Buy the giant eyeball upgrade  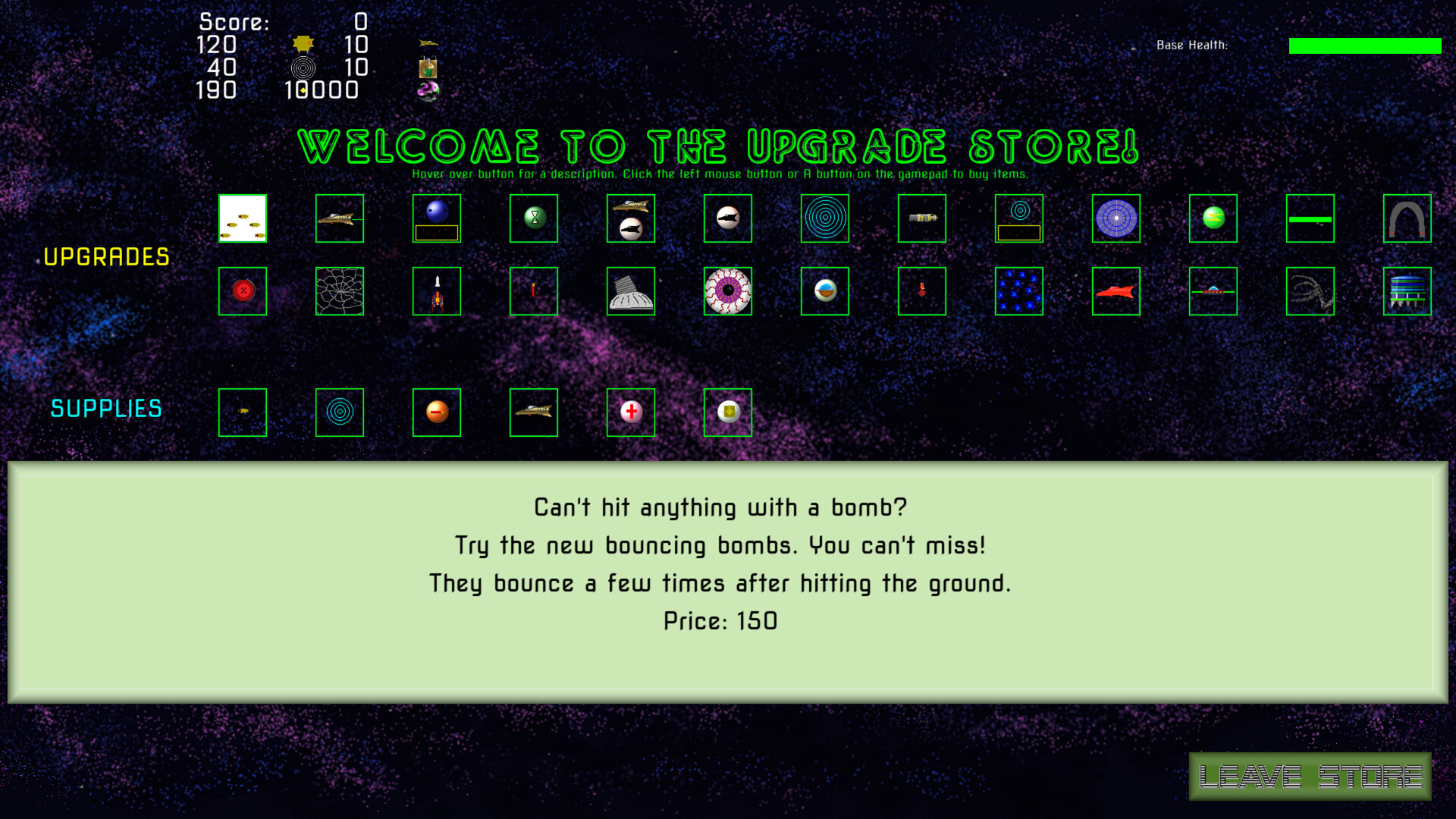[x=727, y=291]
